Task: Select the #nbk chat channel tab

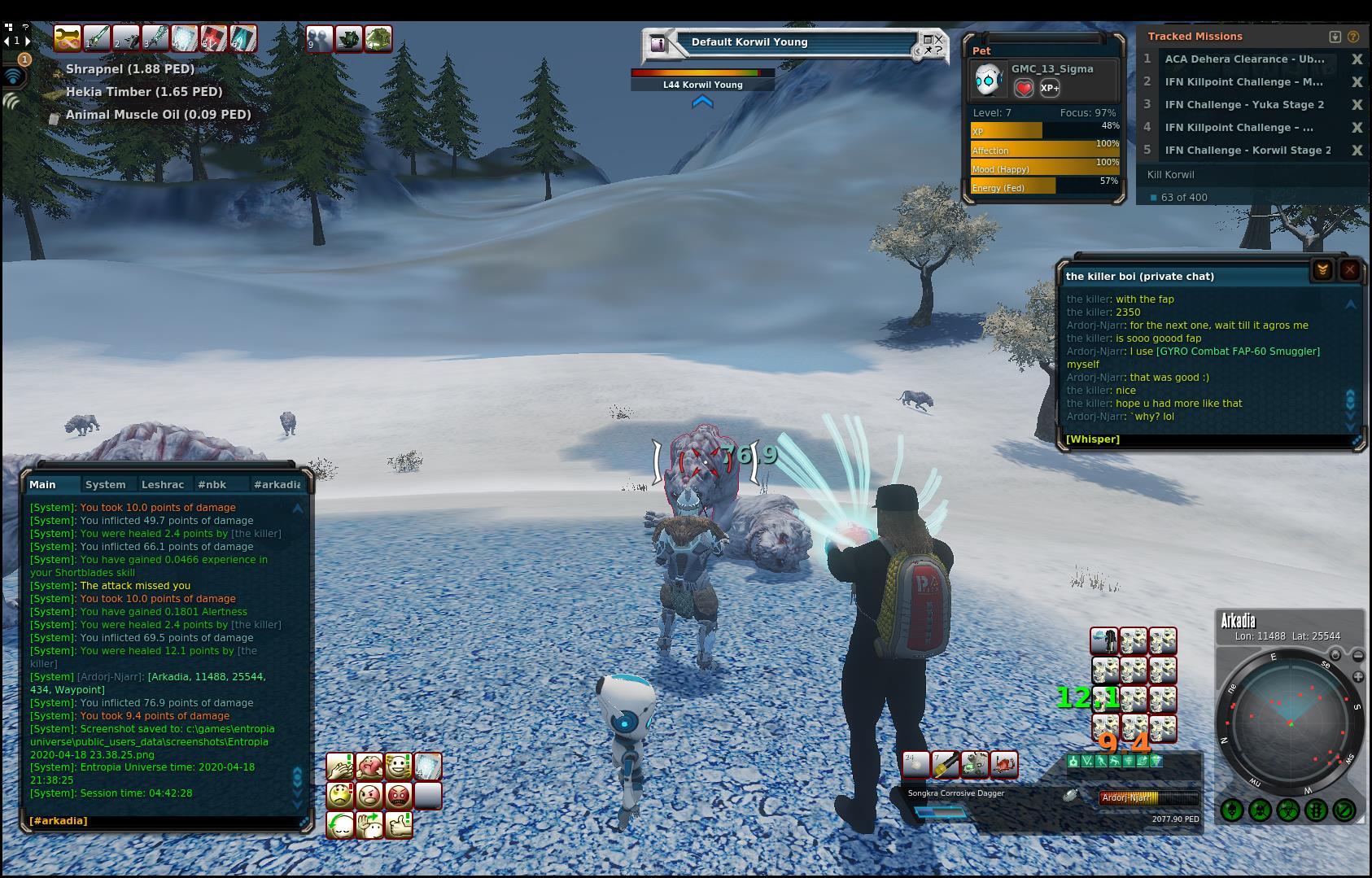Action: pyautogui.click(x=212, y=484)
